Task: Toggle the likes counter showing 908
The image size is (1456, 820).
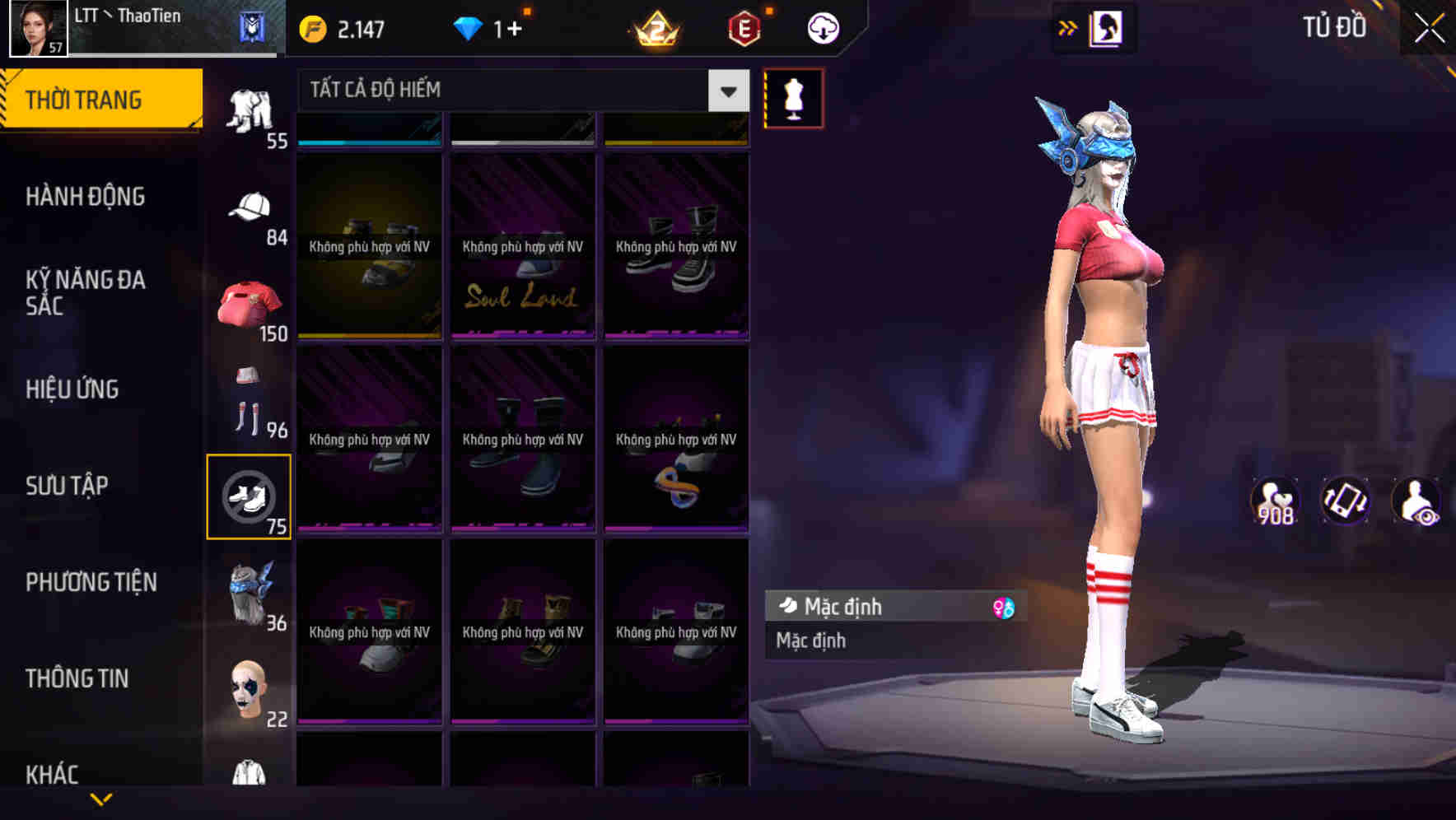Action: click(x=1276, y=501)
